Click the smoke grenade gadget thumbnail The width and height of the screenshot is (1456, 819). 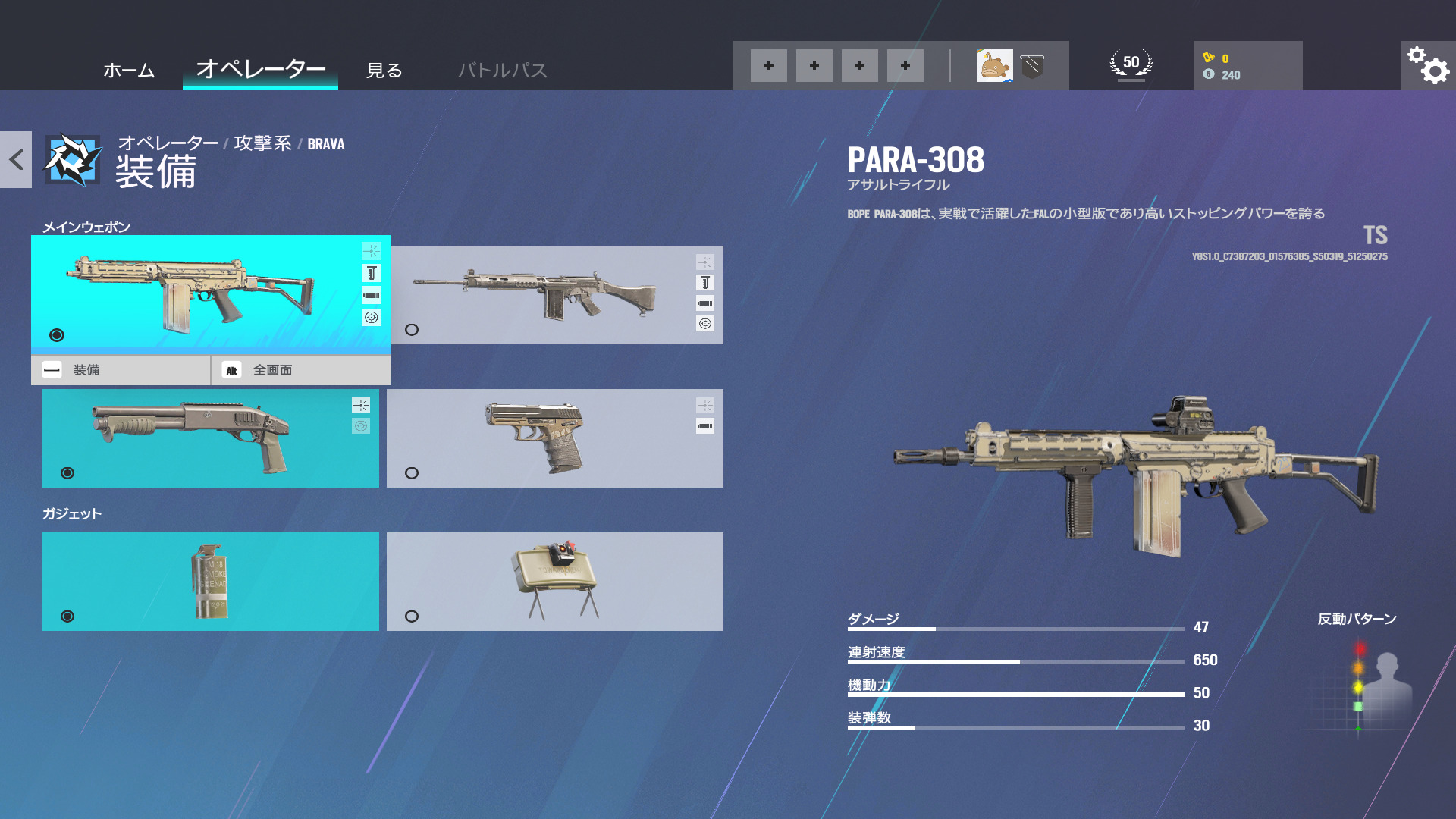click(x=210, y=581)
